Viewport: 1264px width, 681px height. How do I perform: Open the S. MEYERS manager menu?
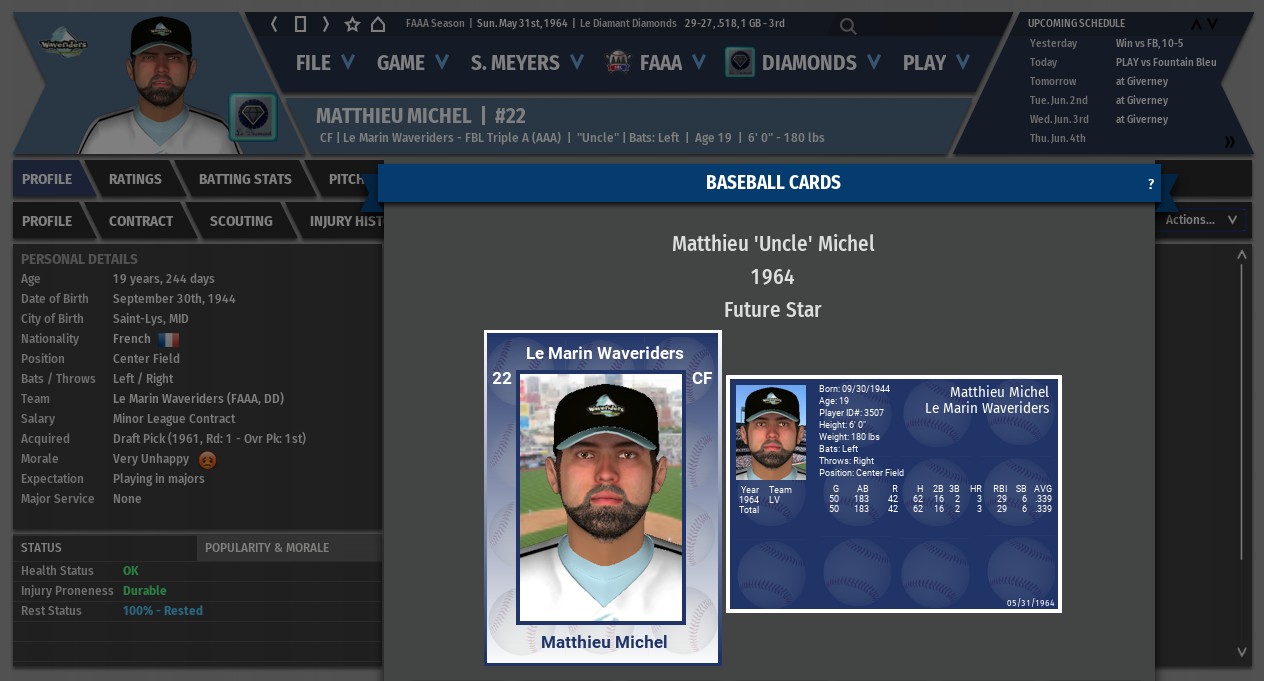(x=527, y=63)
